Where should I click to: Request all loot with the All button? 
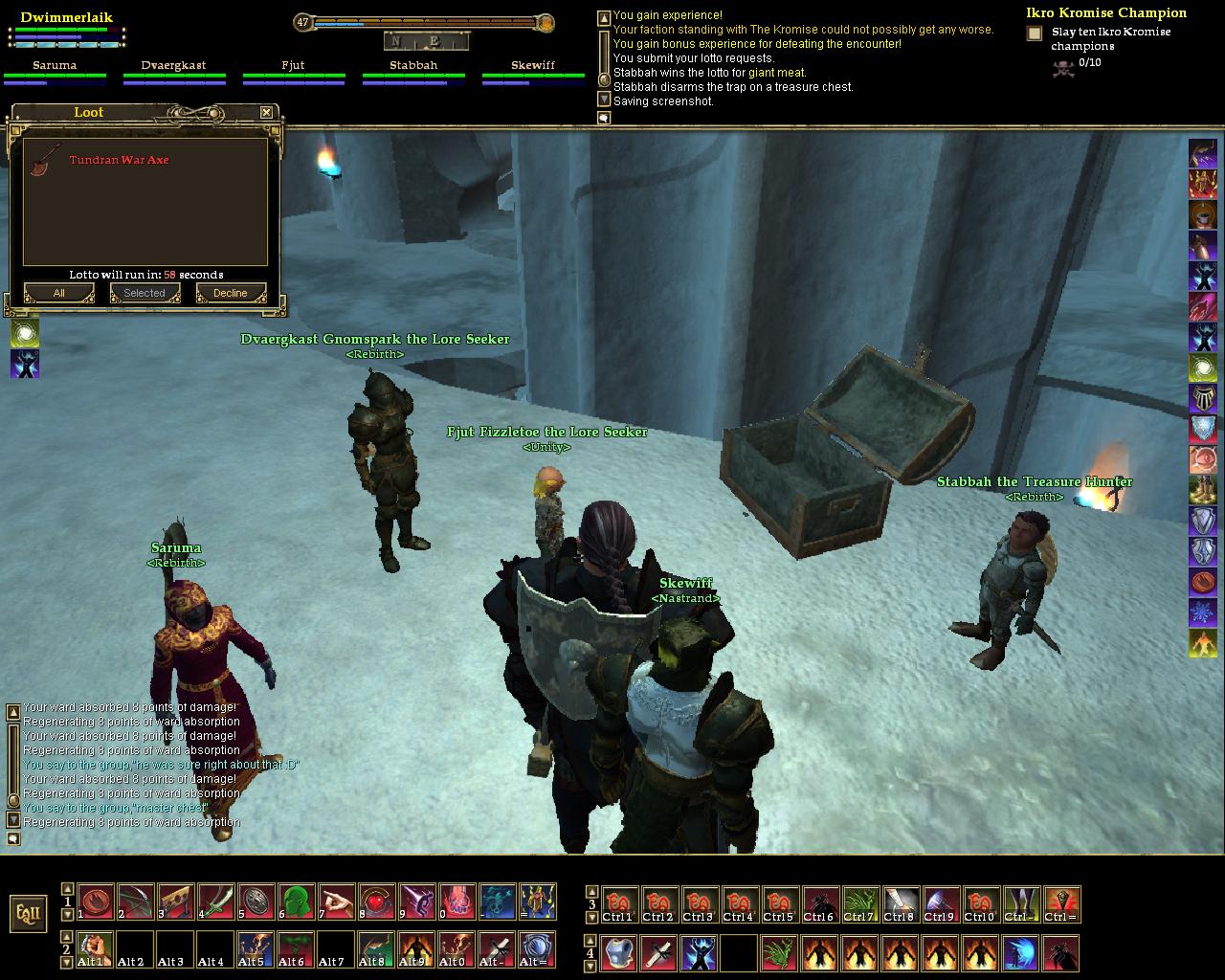[58, 293]
